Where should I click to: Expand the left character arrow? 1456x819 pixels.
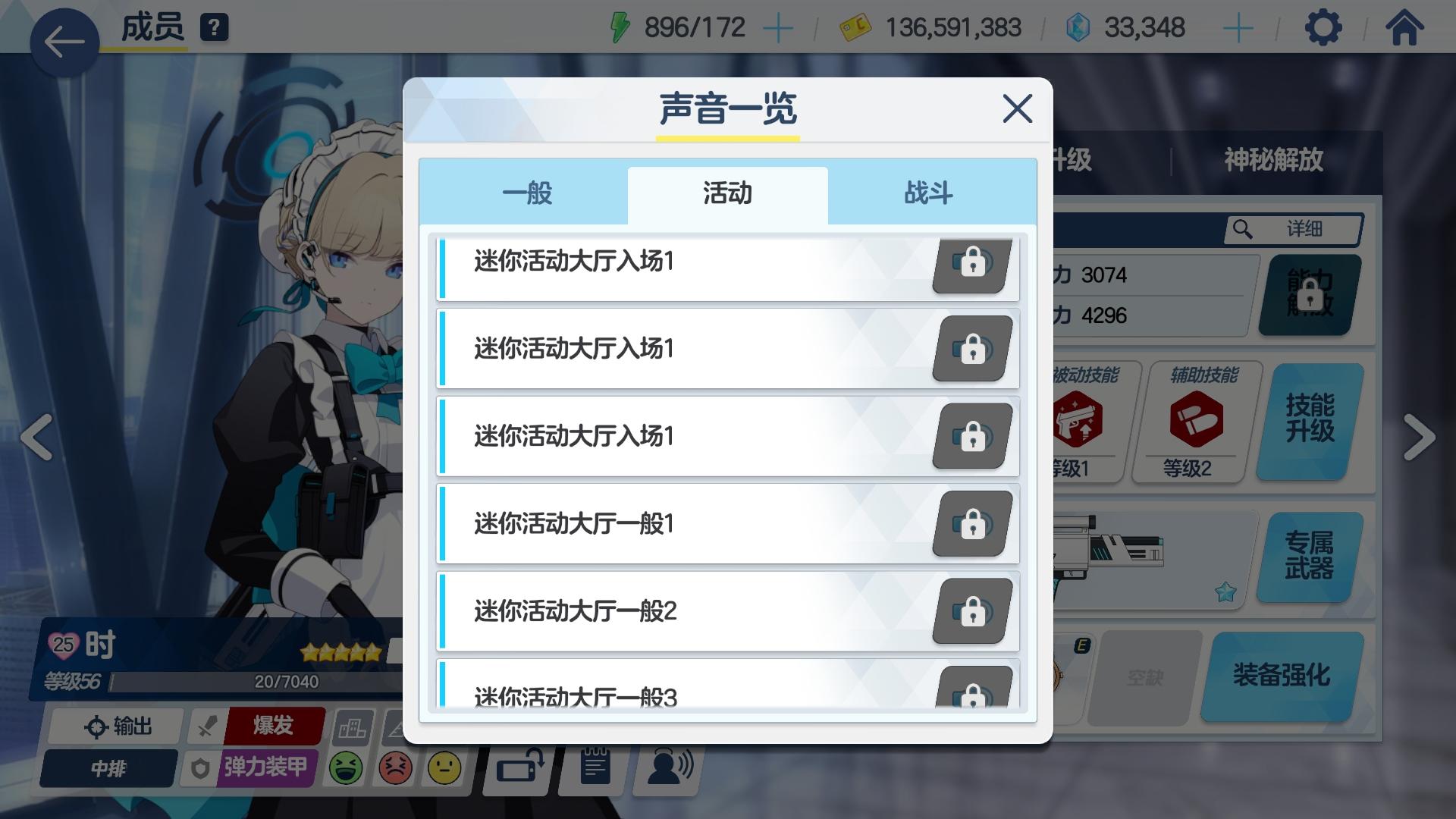[36, 438]
